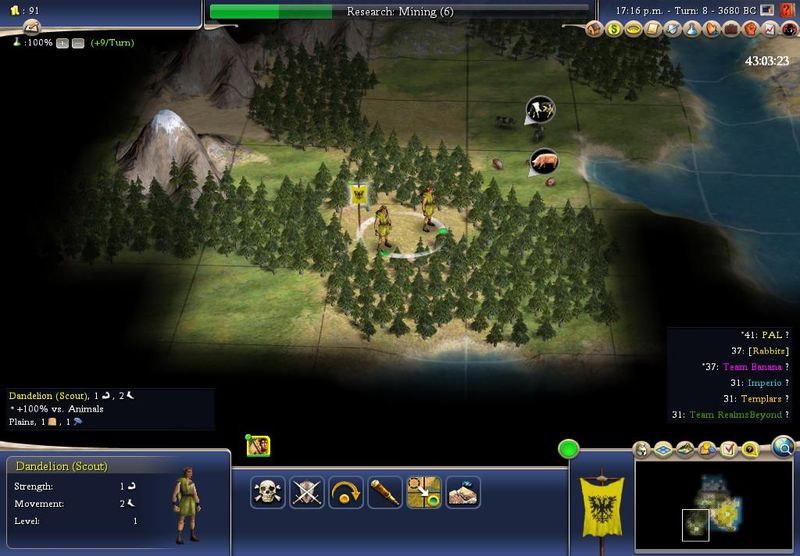Select the Dandelion scout unit icon
This screenshot has height=556, width=800.
[x=259, y=446]
